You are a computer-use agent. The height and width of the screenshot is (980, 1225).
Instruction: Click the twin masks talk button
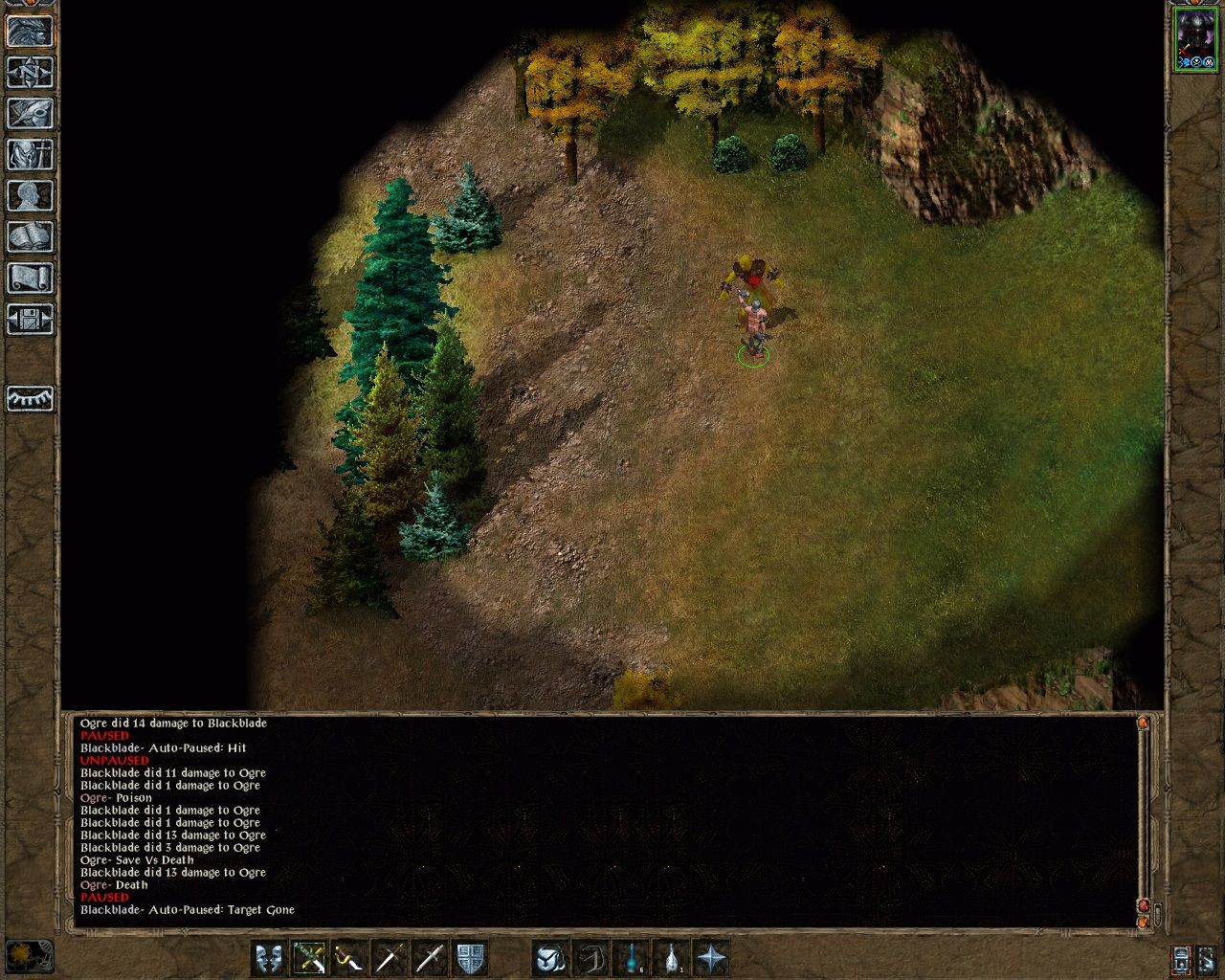270,958
